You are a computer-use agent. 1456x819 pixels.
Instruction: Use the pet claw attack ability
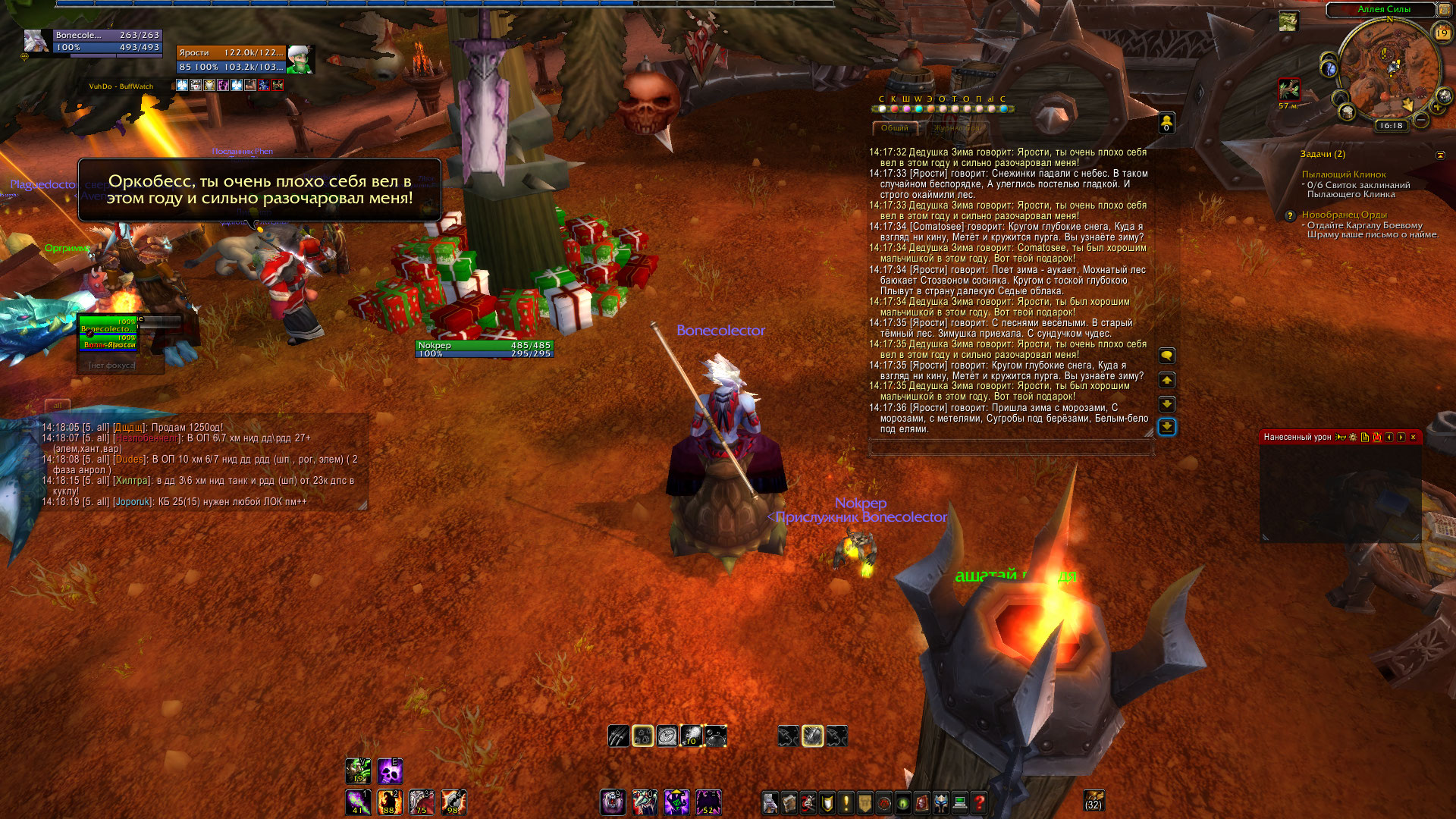click(x=618, y=736)
